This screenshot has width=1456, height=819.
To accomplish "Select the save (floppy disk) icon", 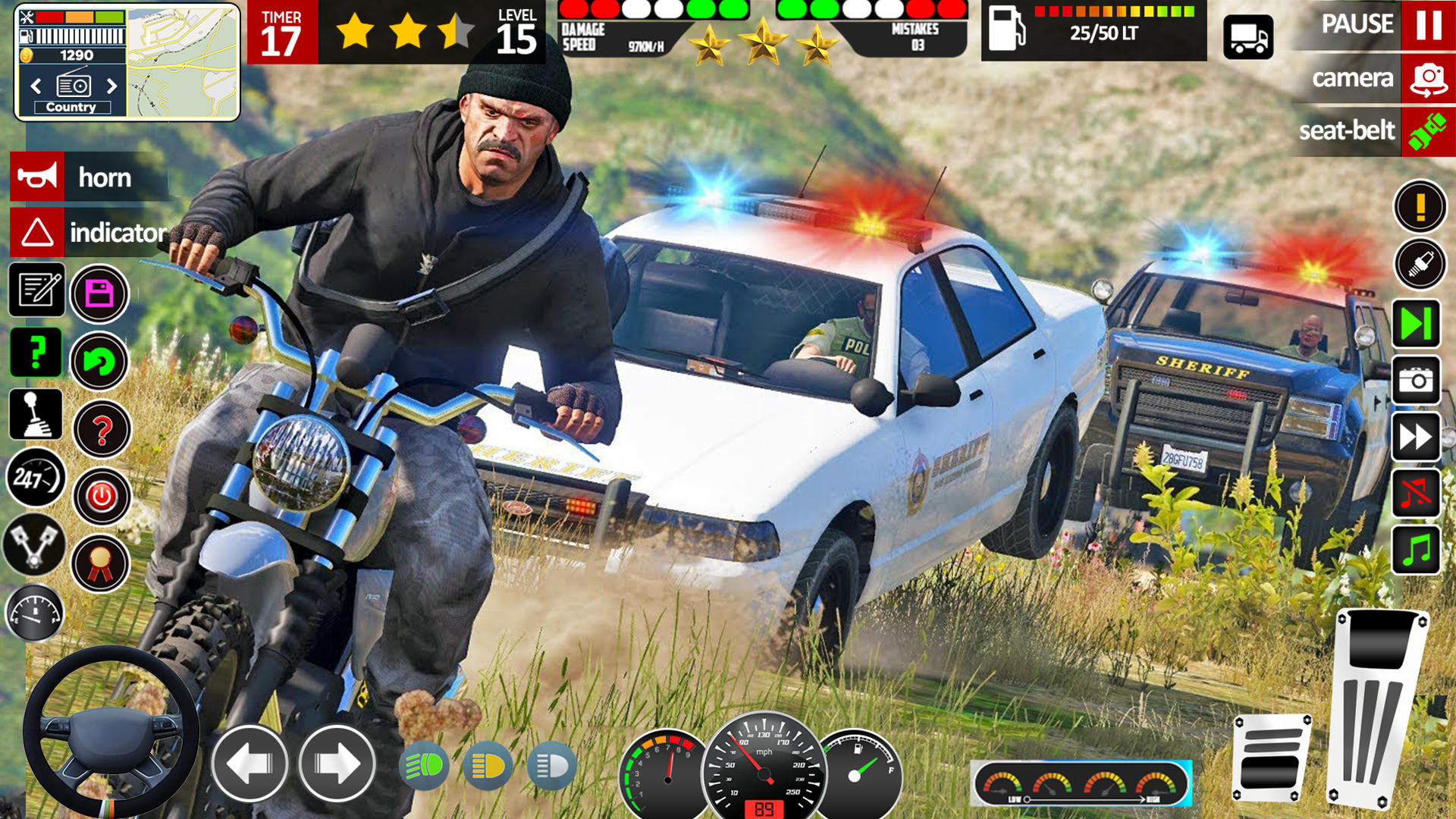I will [x=99, y=294].
